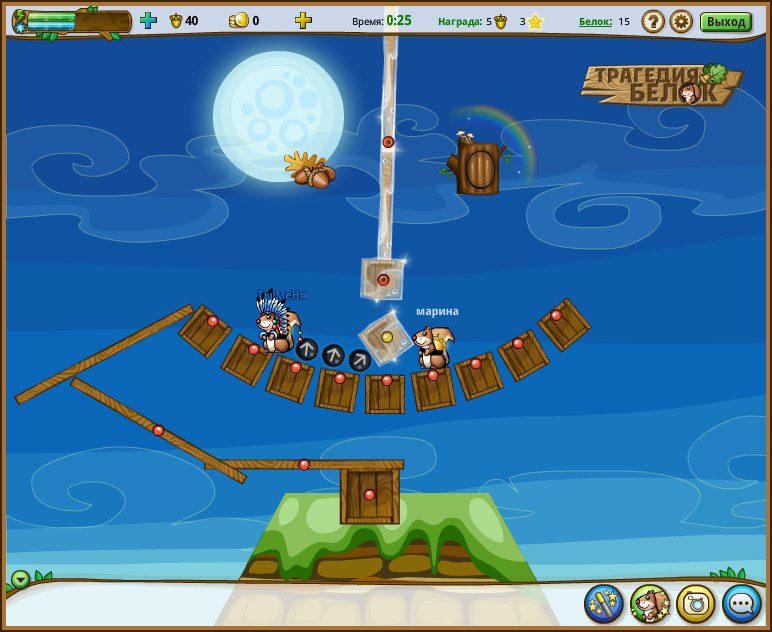Take a screenshot with the camera button
This screenshot has height=632, width=772.
coord(696,603)
